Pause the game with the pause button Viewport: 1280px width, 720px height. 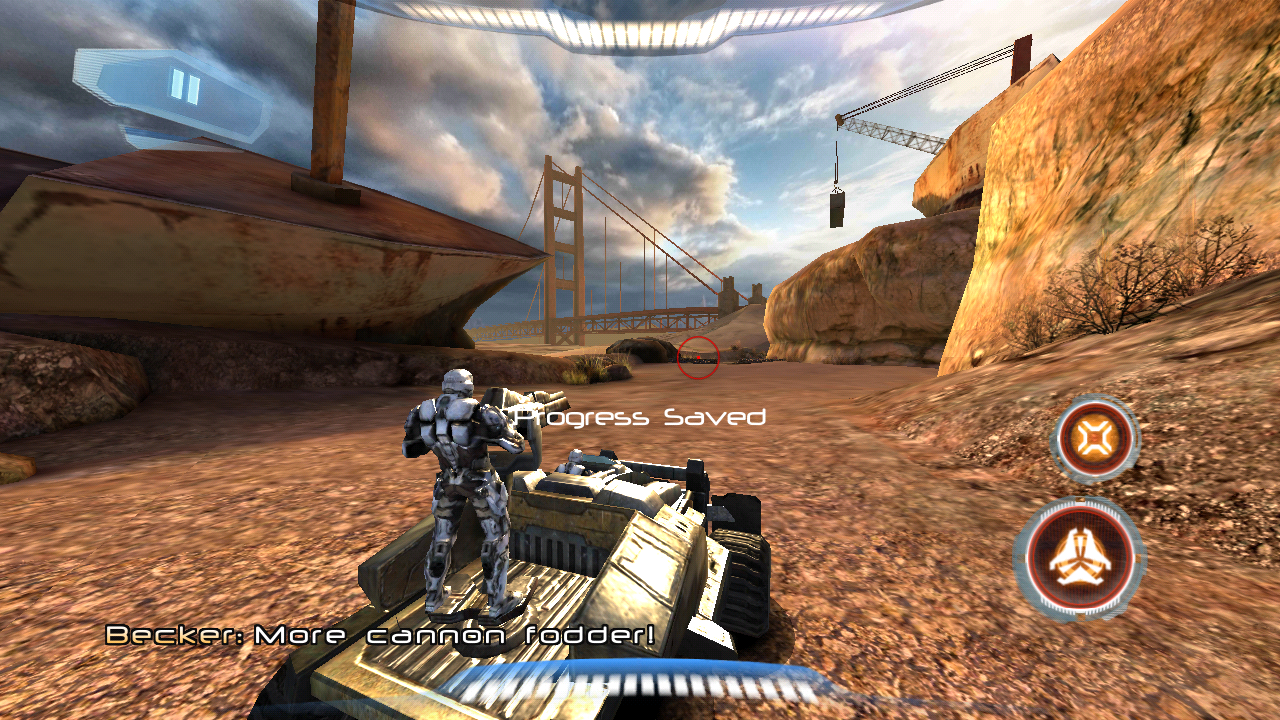(x=185, y=87)
